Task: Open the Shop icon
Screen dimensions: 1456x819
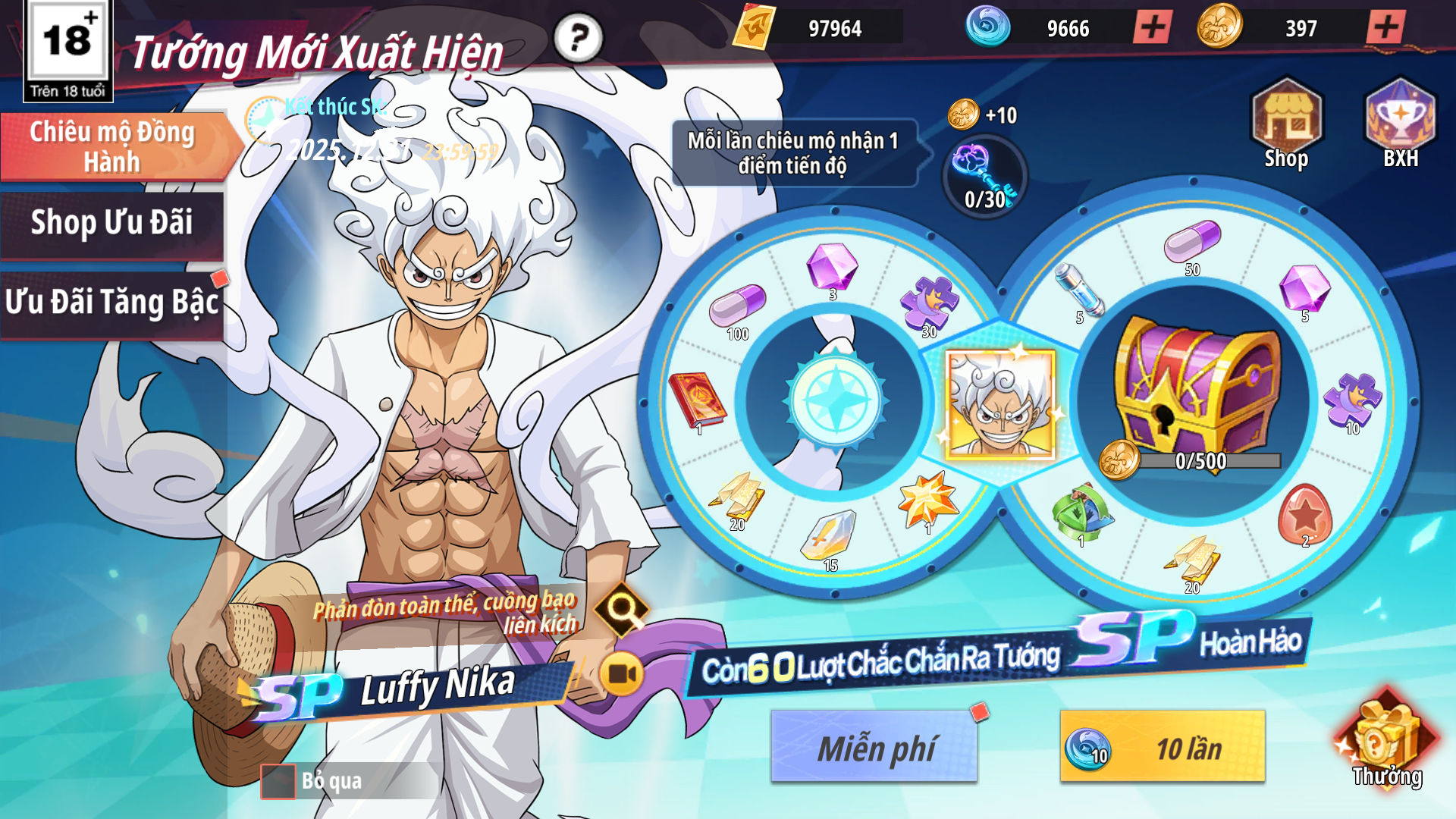Action: (1286, 124)
